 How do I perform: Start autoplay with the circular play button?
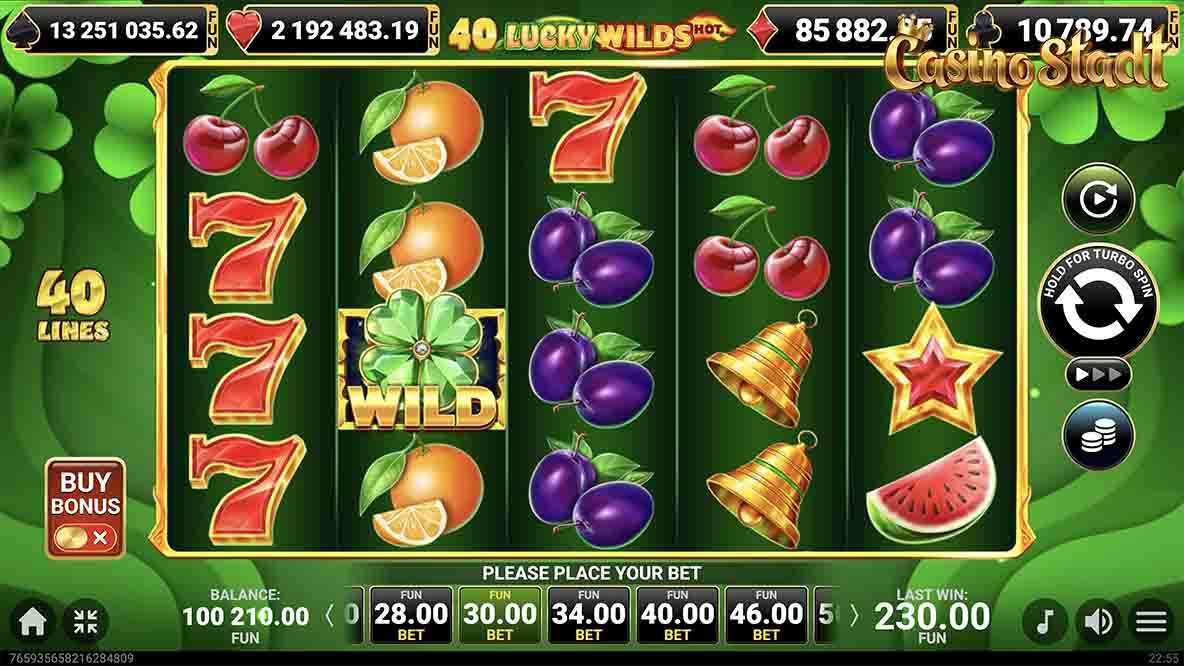tap(1098, 199)
